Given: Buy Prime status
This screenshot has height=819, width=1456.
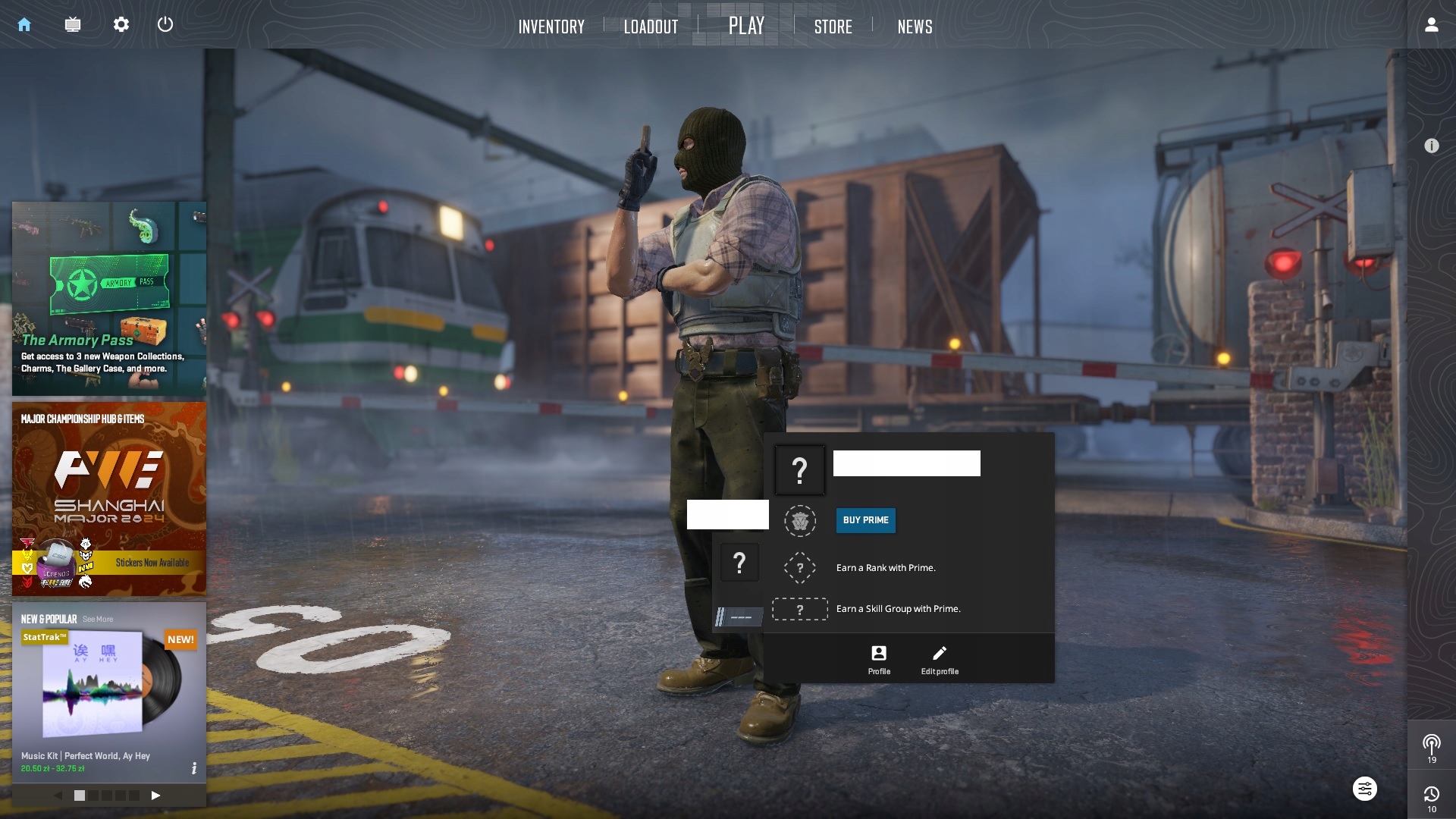Looking at the screenshot, I should (x=865, y=520).
